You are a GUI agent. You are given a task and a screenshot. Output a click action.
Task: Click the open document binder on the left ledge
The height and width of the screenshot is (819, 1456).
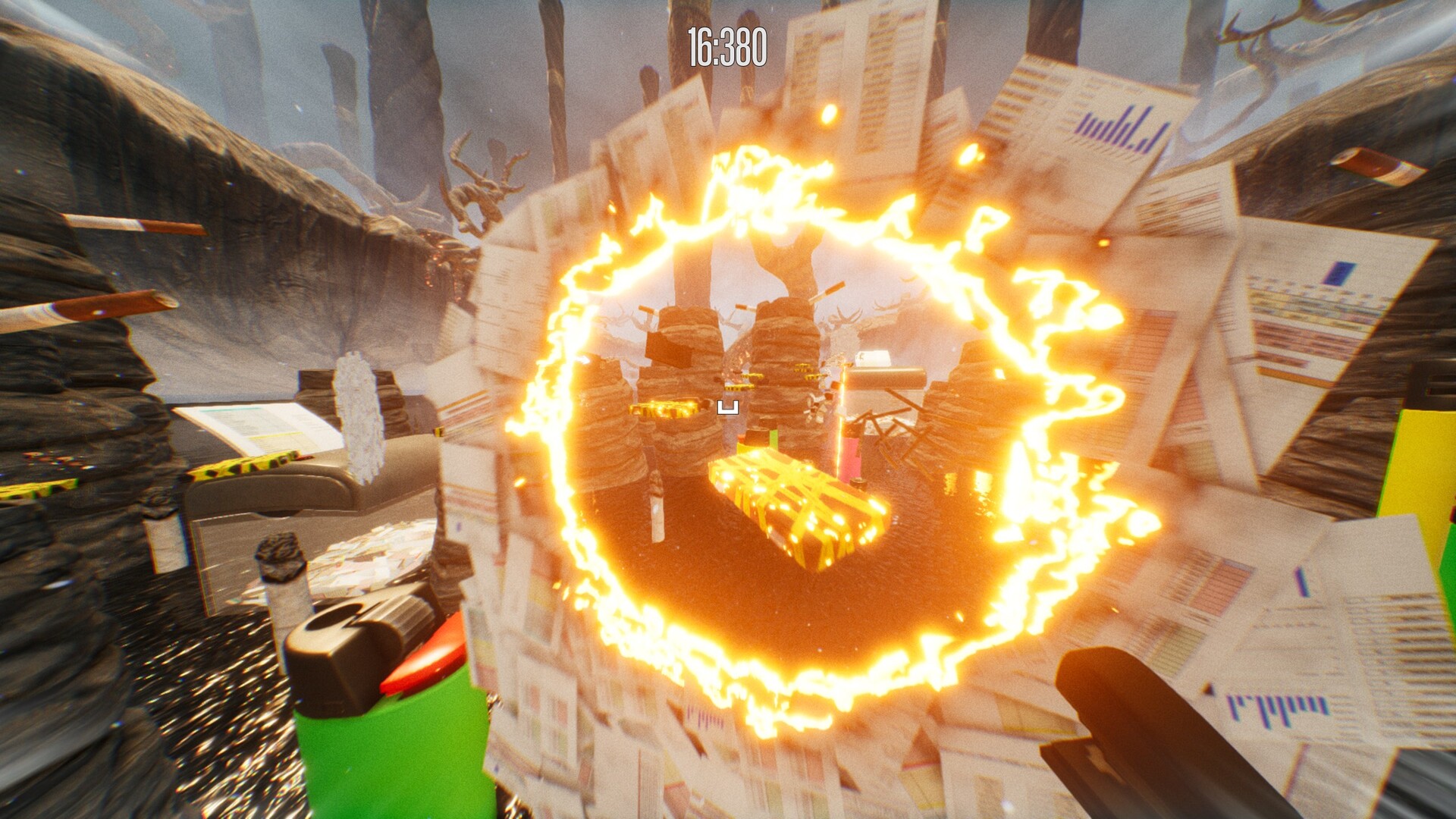click(x=250, y=425)
